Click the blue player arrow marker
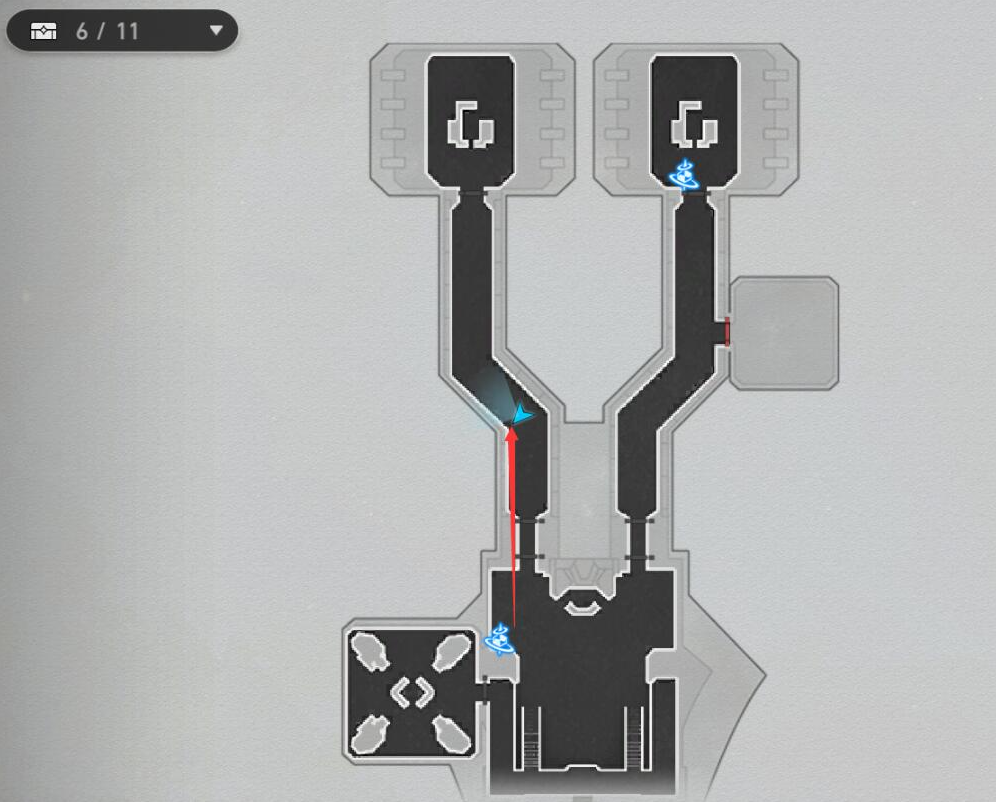 [521, 415]
